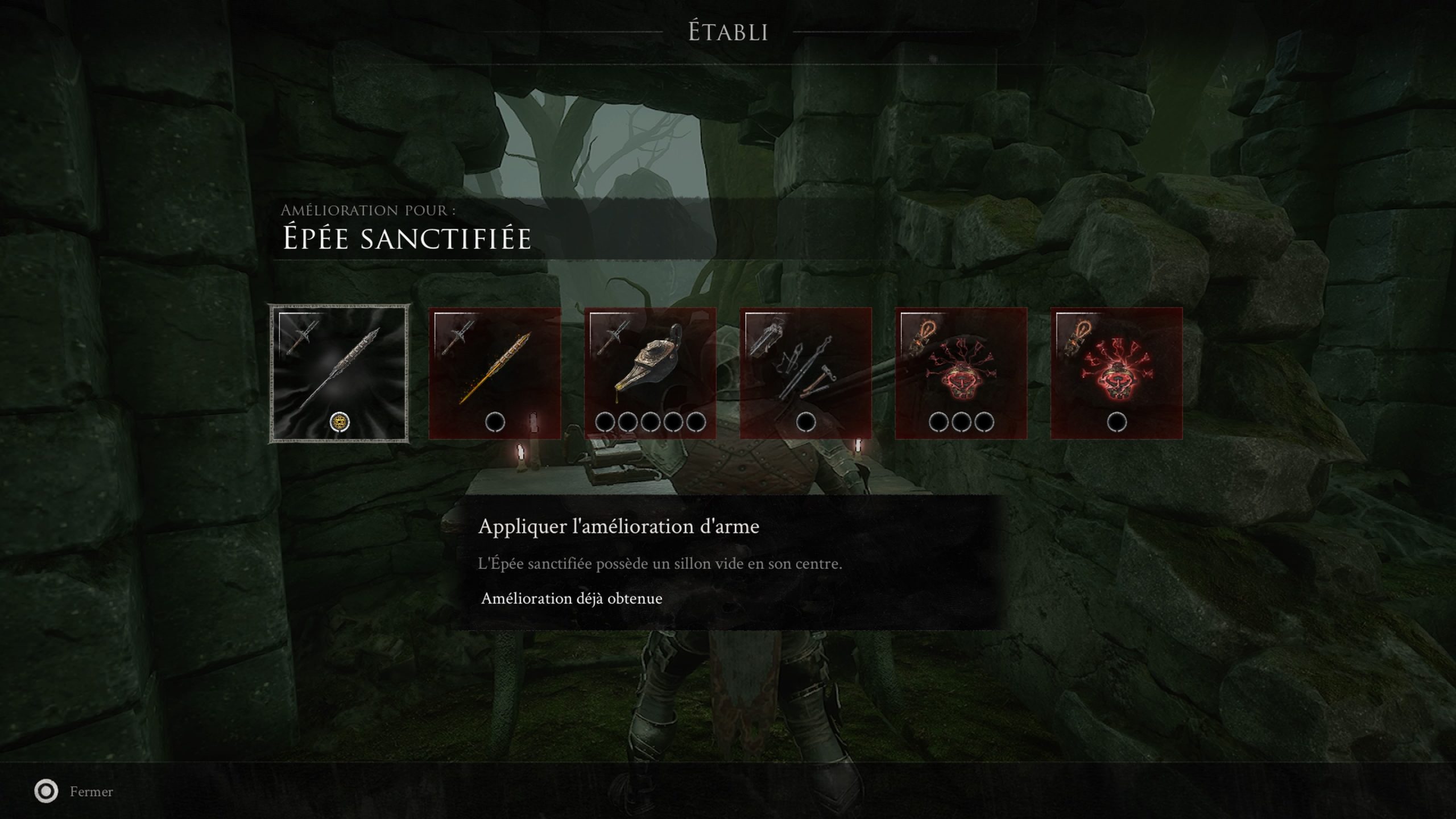The image size is (1456, 819).
Task: Choose the golden blade sword upgrade tile
Action: click(x=495, y=374)
